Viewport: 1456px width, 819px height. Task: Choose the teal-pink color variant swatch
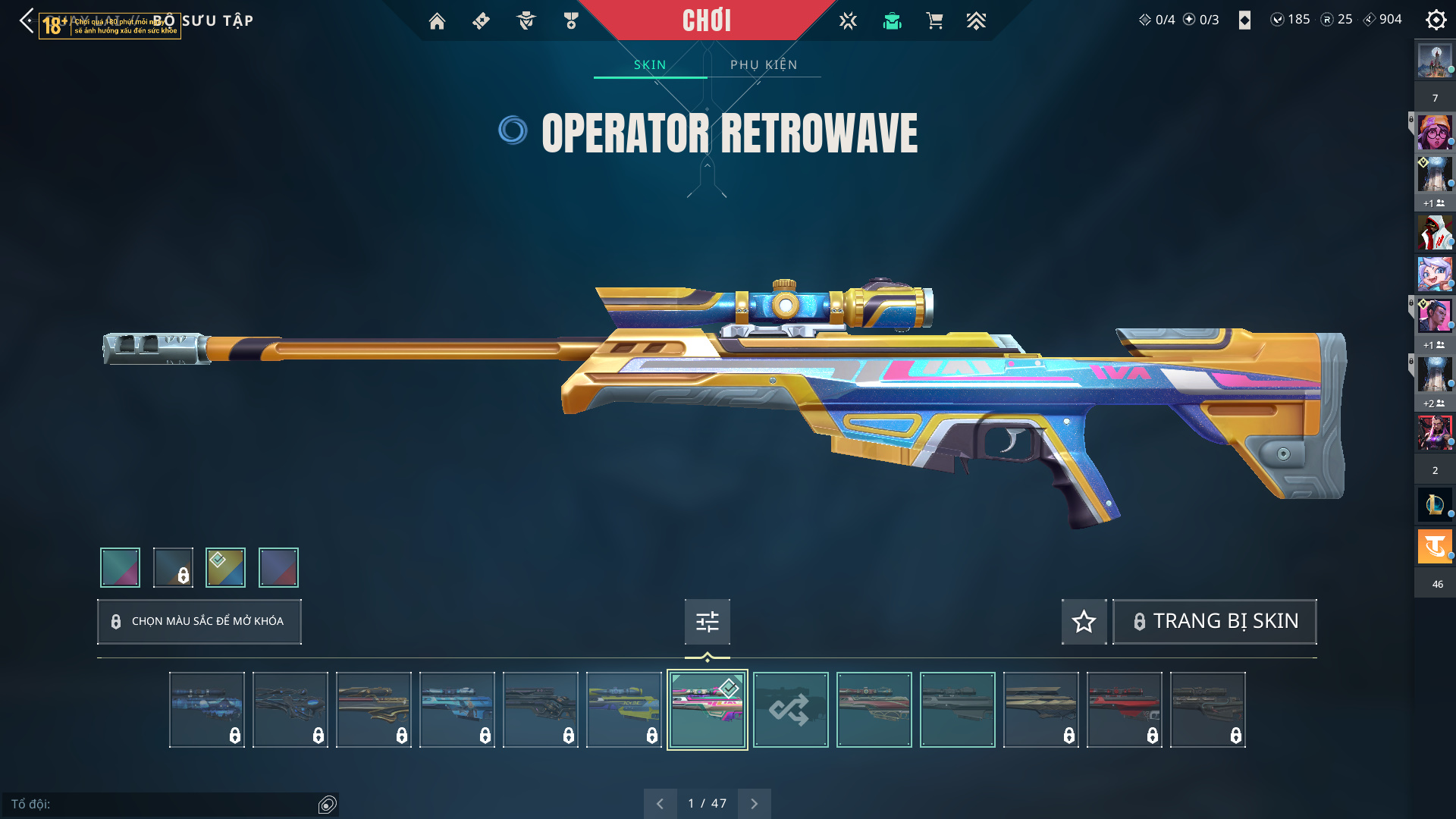pos(120,567)
